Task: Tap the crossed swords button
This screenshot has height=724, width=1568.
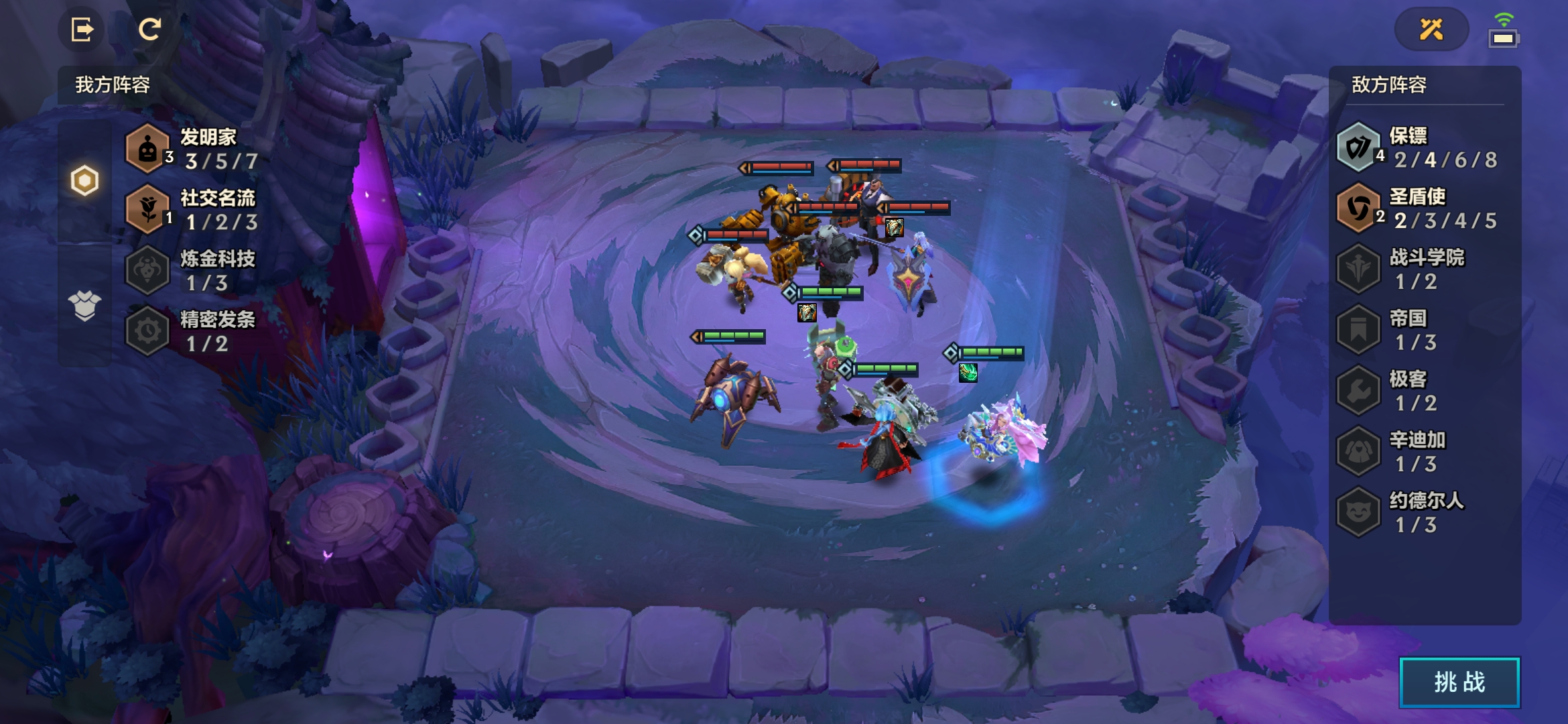Action: pos(1431,29)
